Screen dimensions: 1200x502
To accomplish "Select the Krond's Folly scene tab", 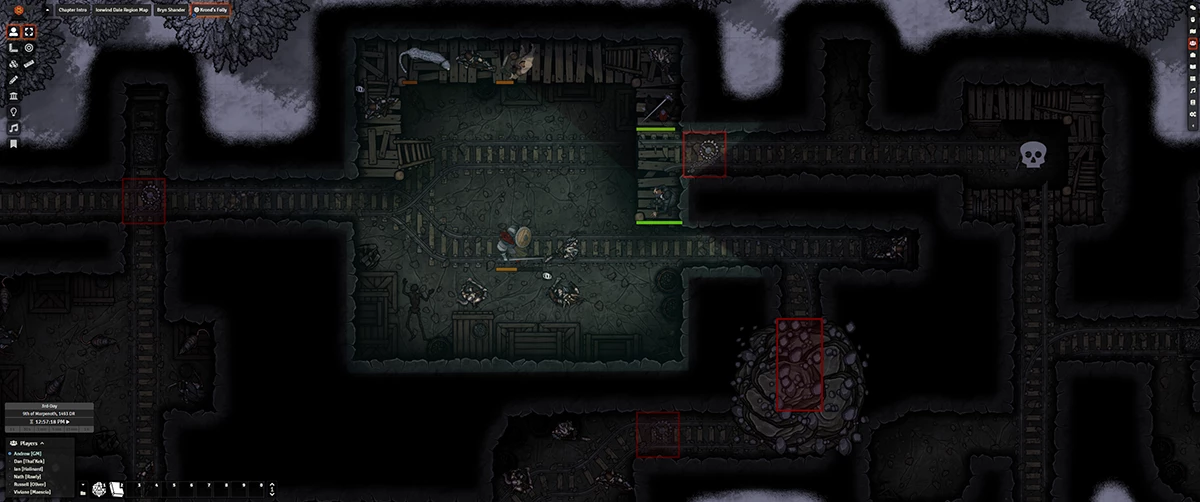I will pyautogui.click(x=211, y=11).
